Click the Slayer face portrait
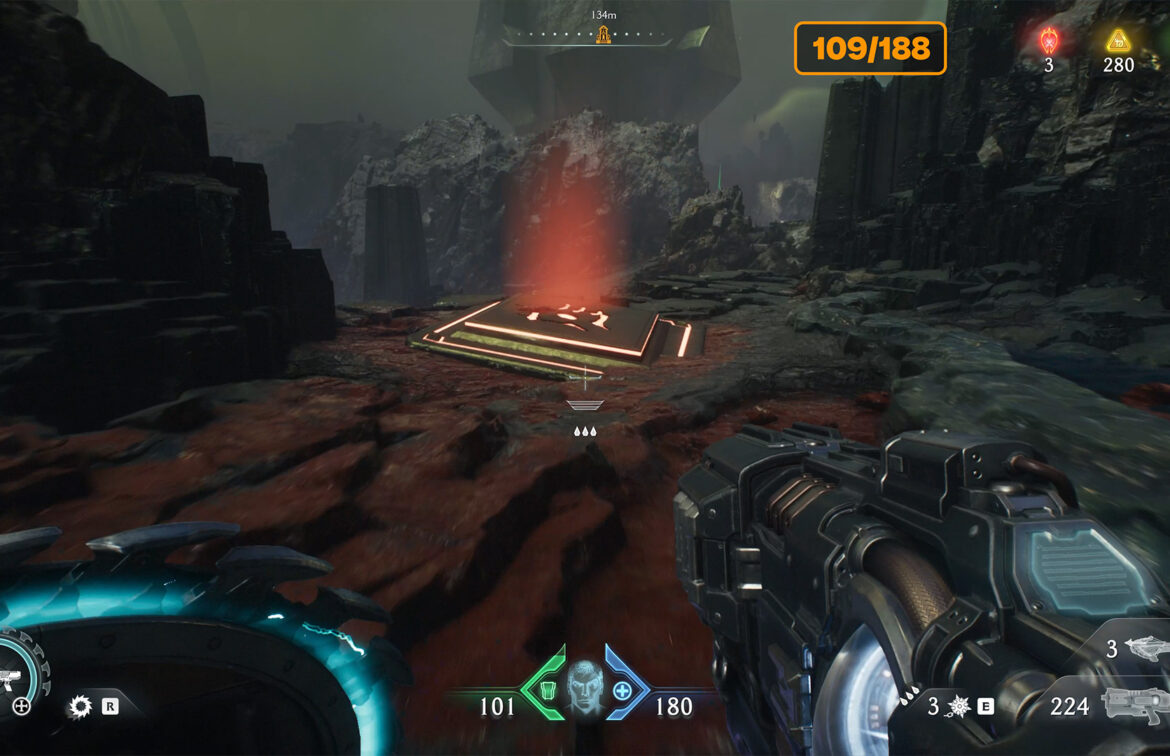Image resolution: width=1170 pixels, height=756 pixels. [x=585, y=687]
